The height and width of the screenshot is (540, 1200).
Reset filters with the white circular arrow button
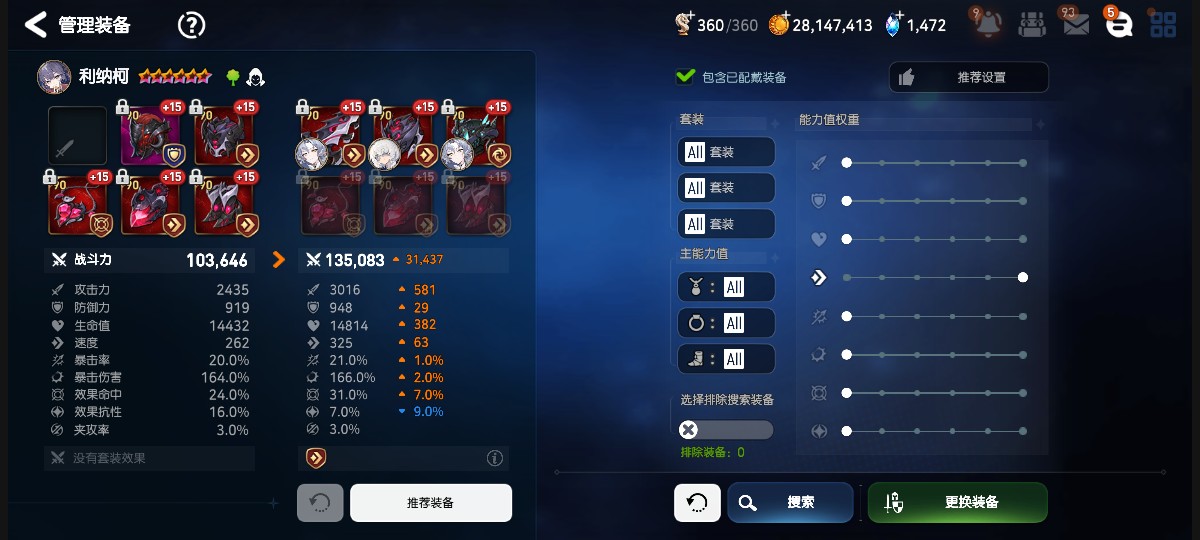(697, 502)
